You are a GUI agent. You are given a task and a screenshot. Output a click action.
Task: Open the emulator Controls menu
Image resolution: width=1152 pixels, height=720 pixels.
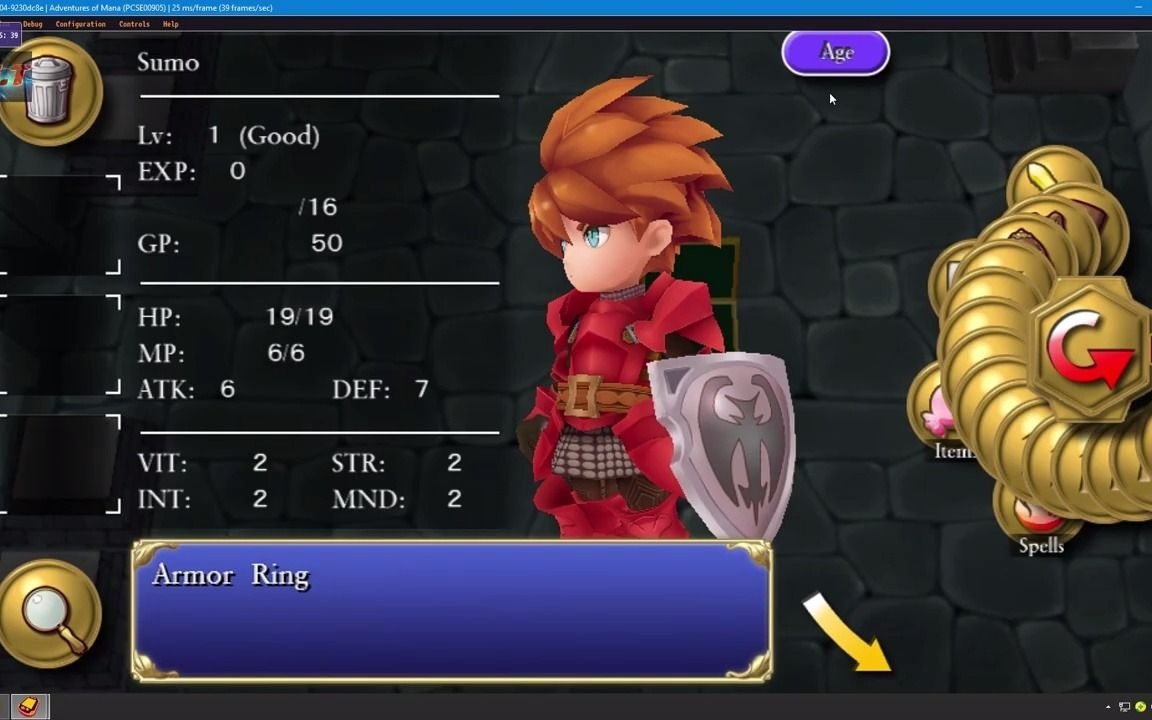134,24
